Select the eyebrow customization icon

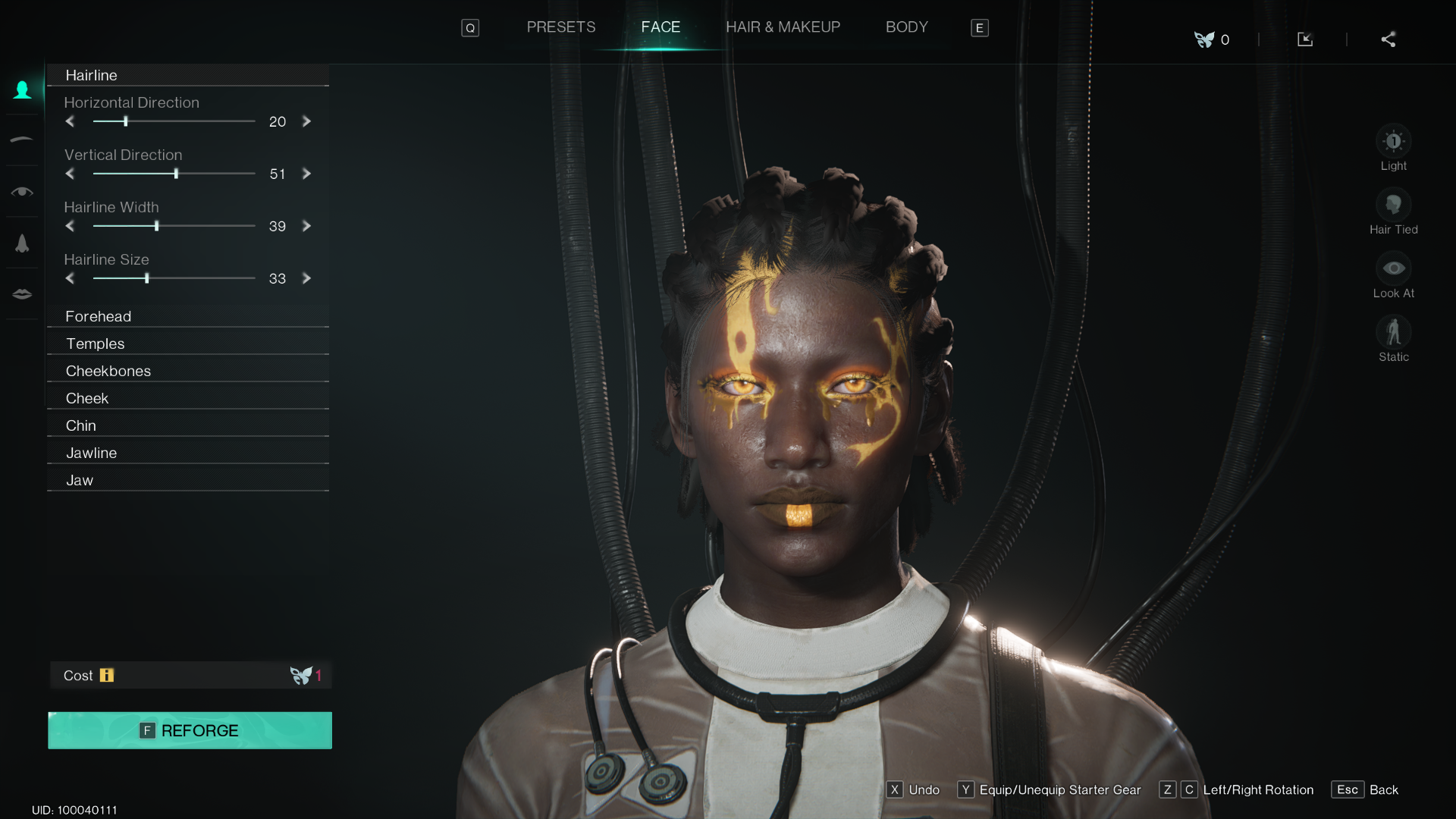coord(22,140)
